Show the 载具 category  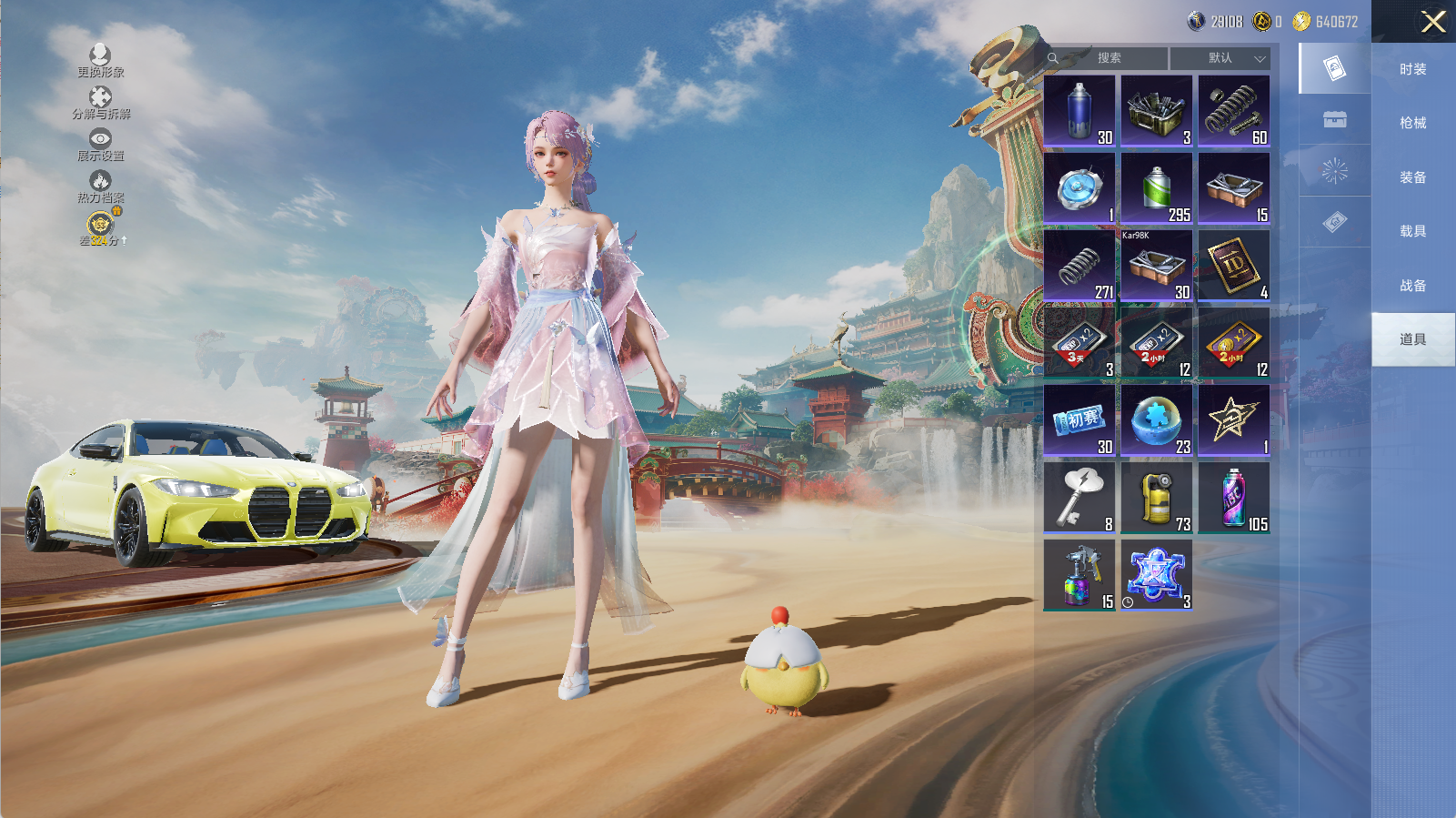pyautogui.click(x=1412, y=231)
